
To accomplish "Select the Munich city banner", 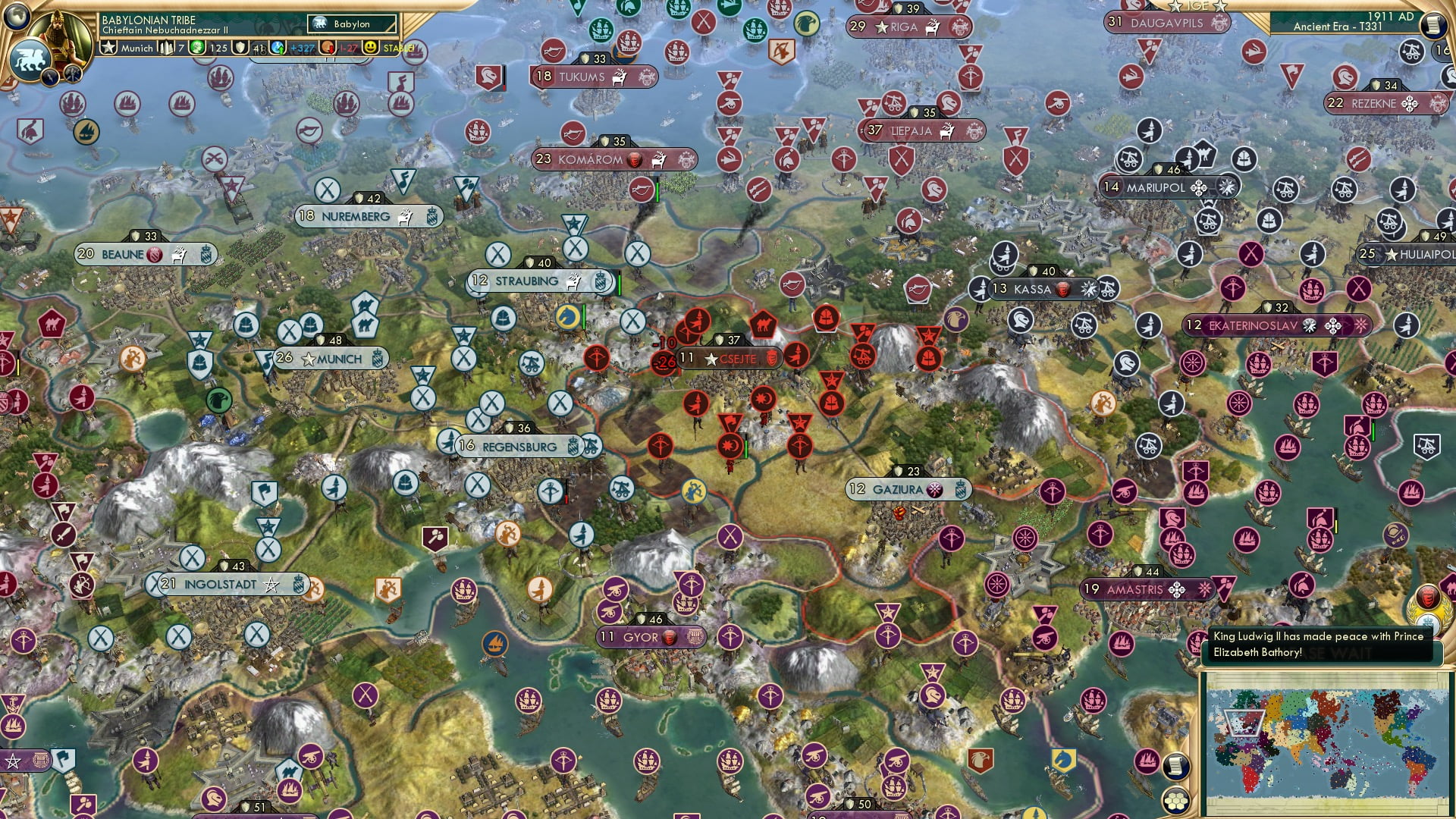I will coord(332,359).
